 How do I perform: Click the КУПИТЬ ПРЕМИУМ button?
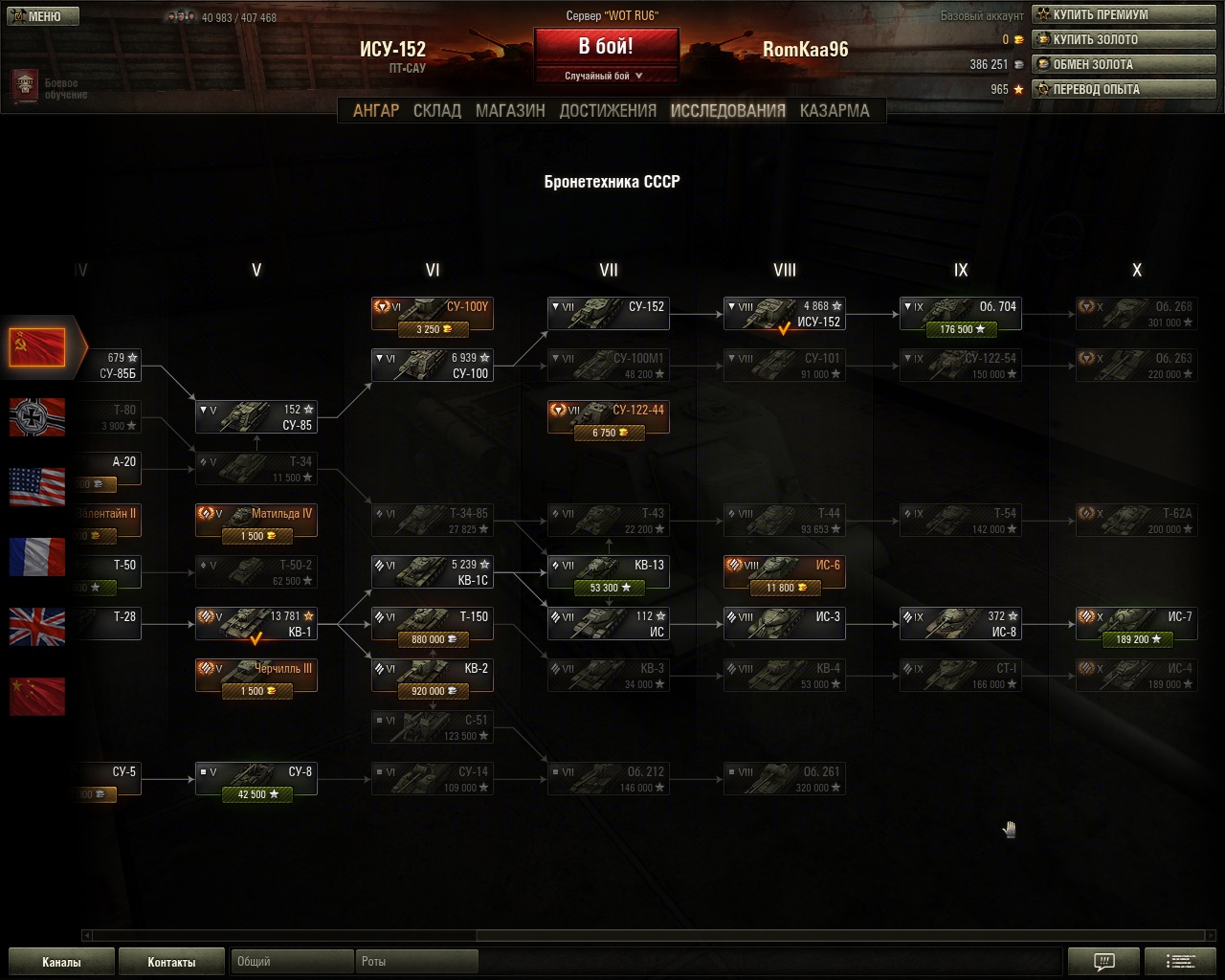(1124, 15)
